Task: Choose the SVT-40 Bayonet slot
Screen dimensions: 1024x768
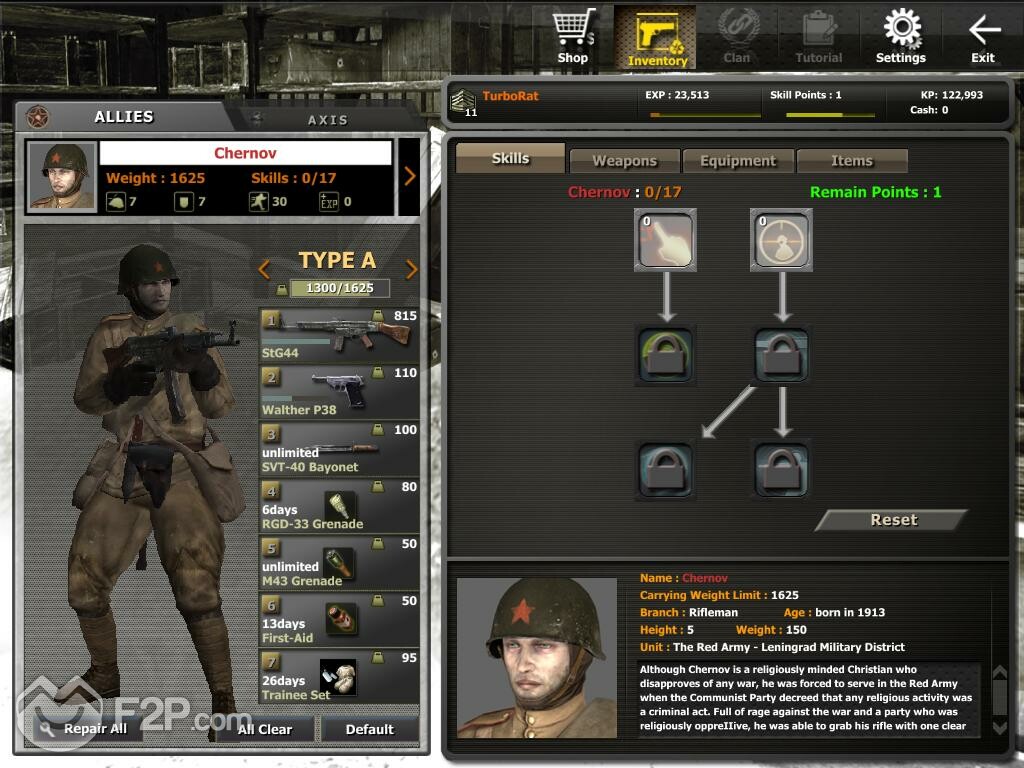Action: click(x=339, y=448)
